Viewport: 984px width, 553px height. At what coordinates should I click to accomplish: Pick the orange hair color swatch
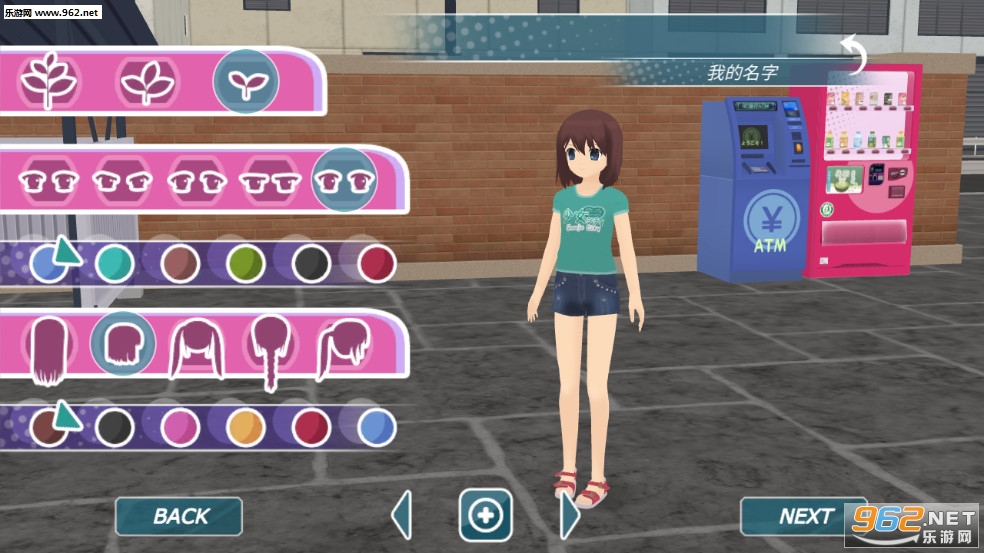tap(245, 427)
